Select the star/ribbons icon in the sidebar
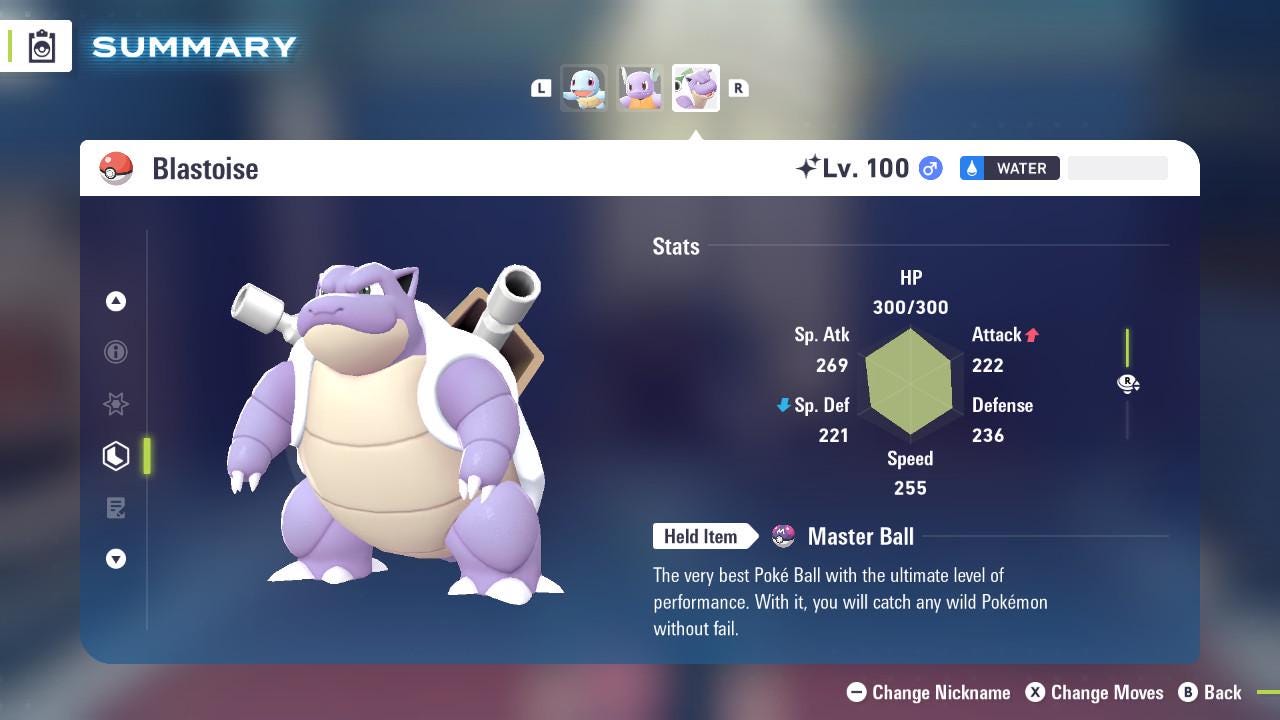The height and width of the screenshot is (720, 1280). (x=116, y=404)
